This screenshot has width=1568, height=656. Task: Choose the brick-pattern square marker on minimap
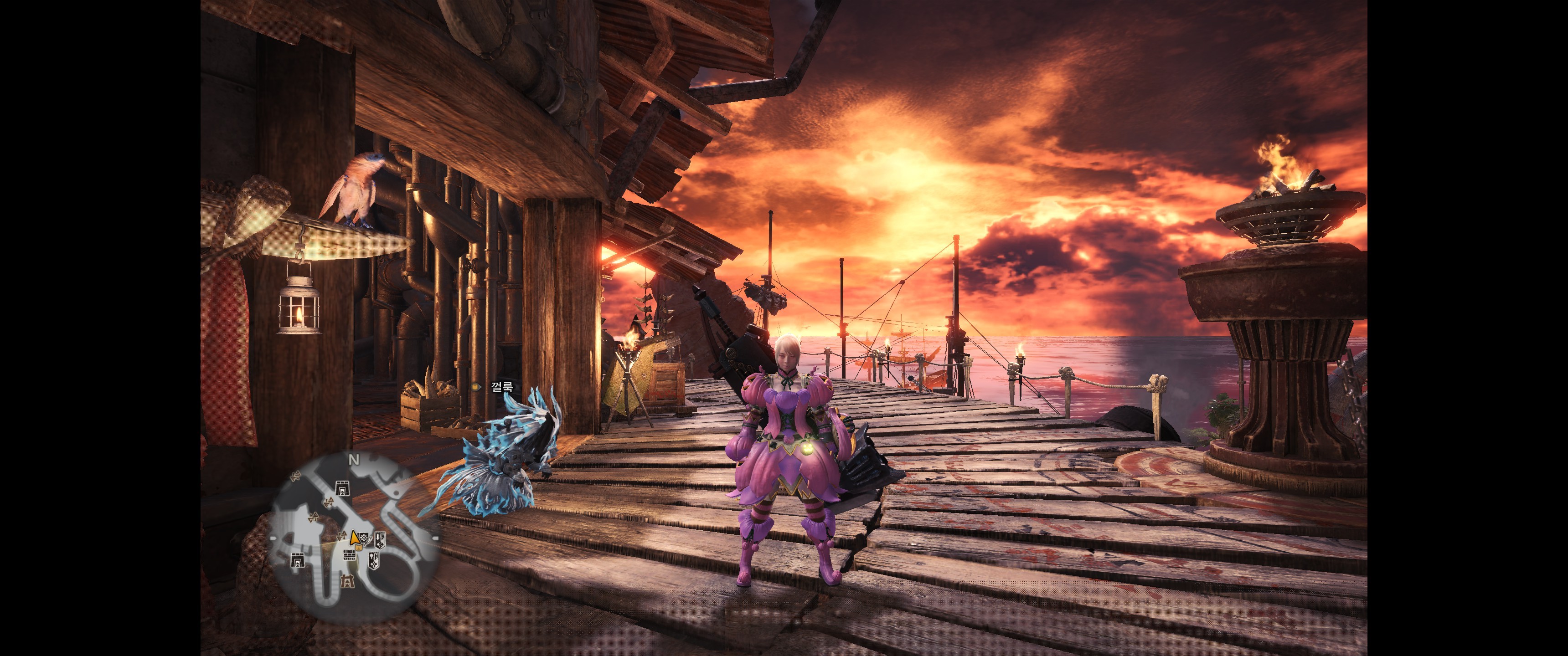[x=350, y=555]
